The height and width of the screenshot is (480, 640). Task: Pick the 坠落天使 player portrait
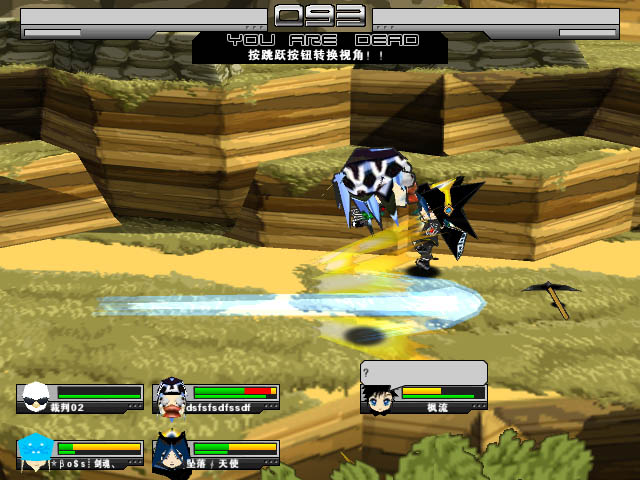(x=172, y=452)
